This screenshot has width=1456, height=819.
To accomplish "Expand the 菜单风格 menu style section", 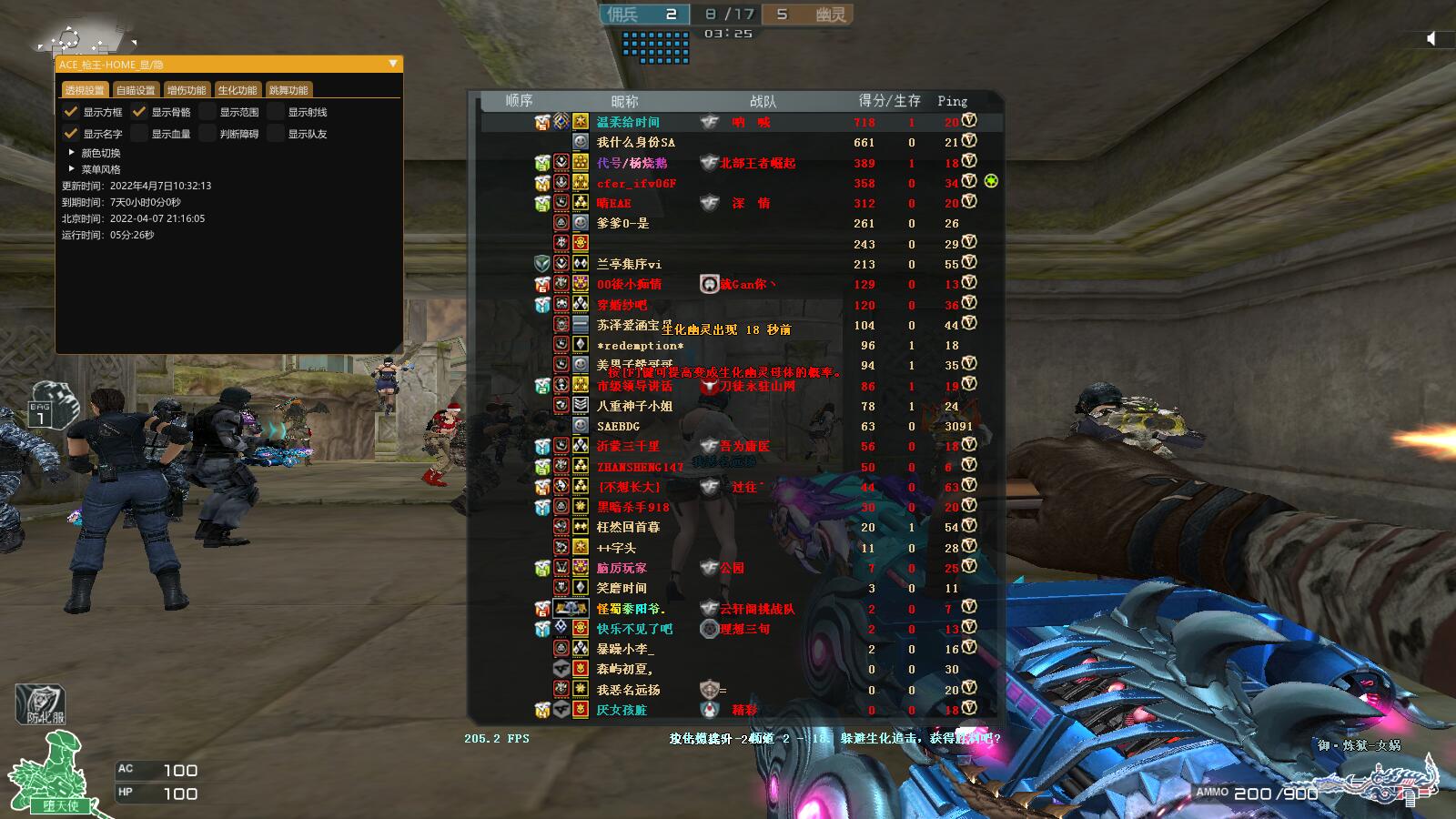I will point(72,169).
